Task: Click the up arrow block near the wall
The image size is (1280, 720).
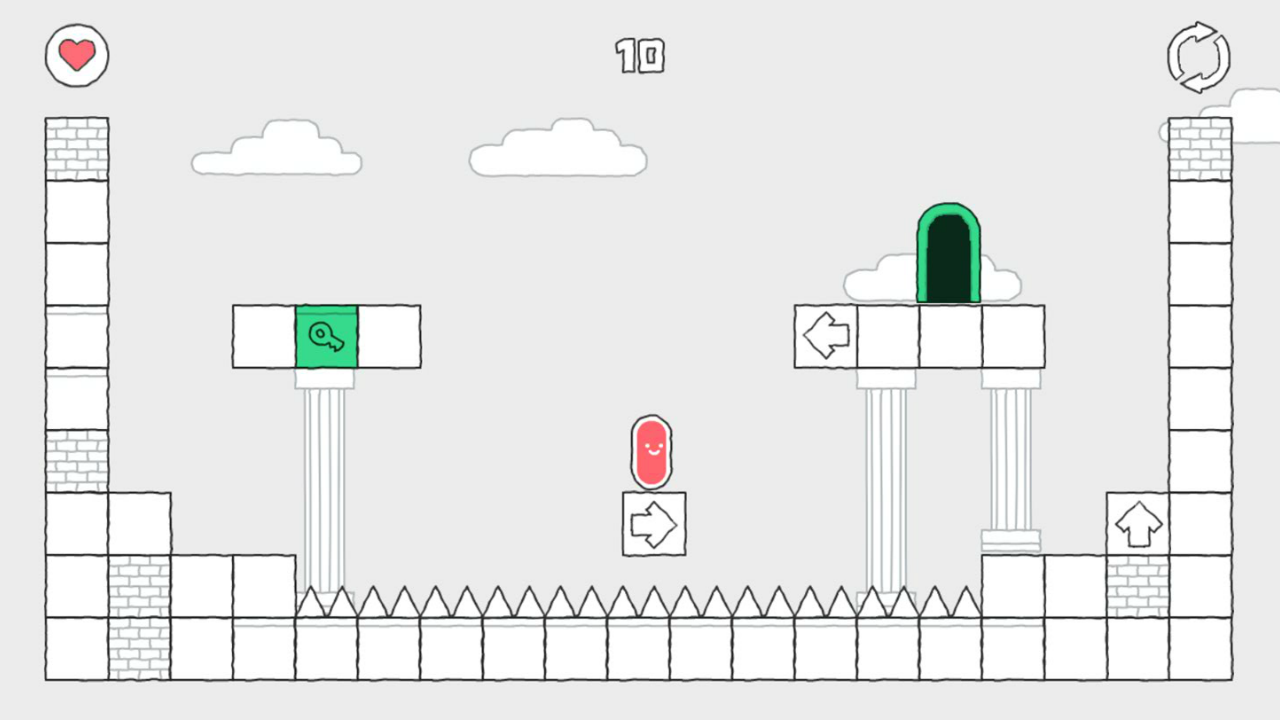Action: tap(1138, 522)
